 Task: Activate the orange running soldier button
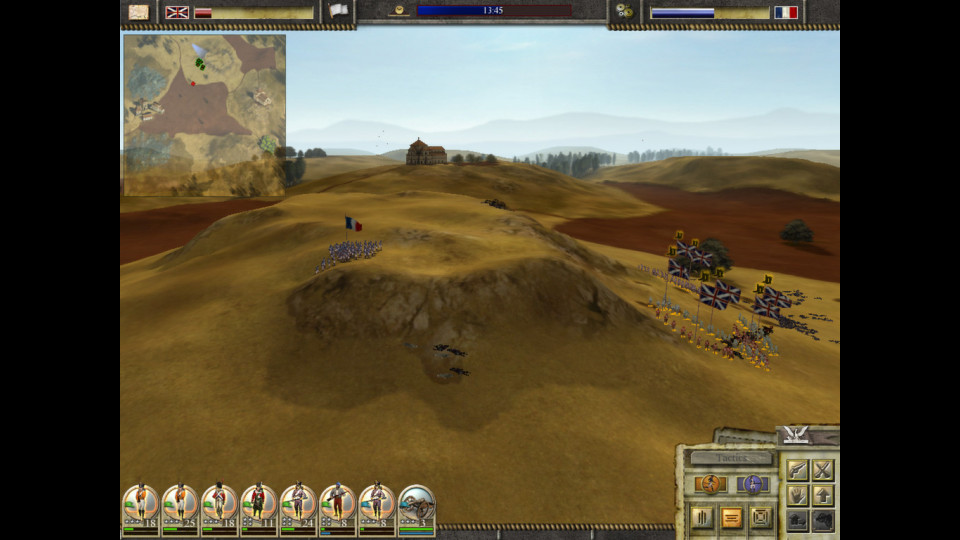(710, 485)
